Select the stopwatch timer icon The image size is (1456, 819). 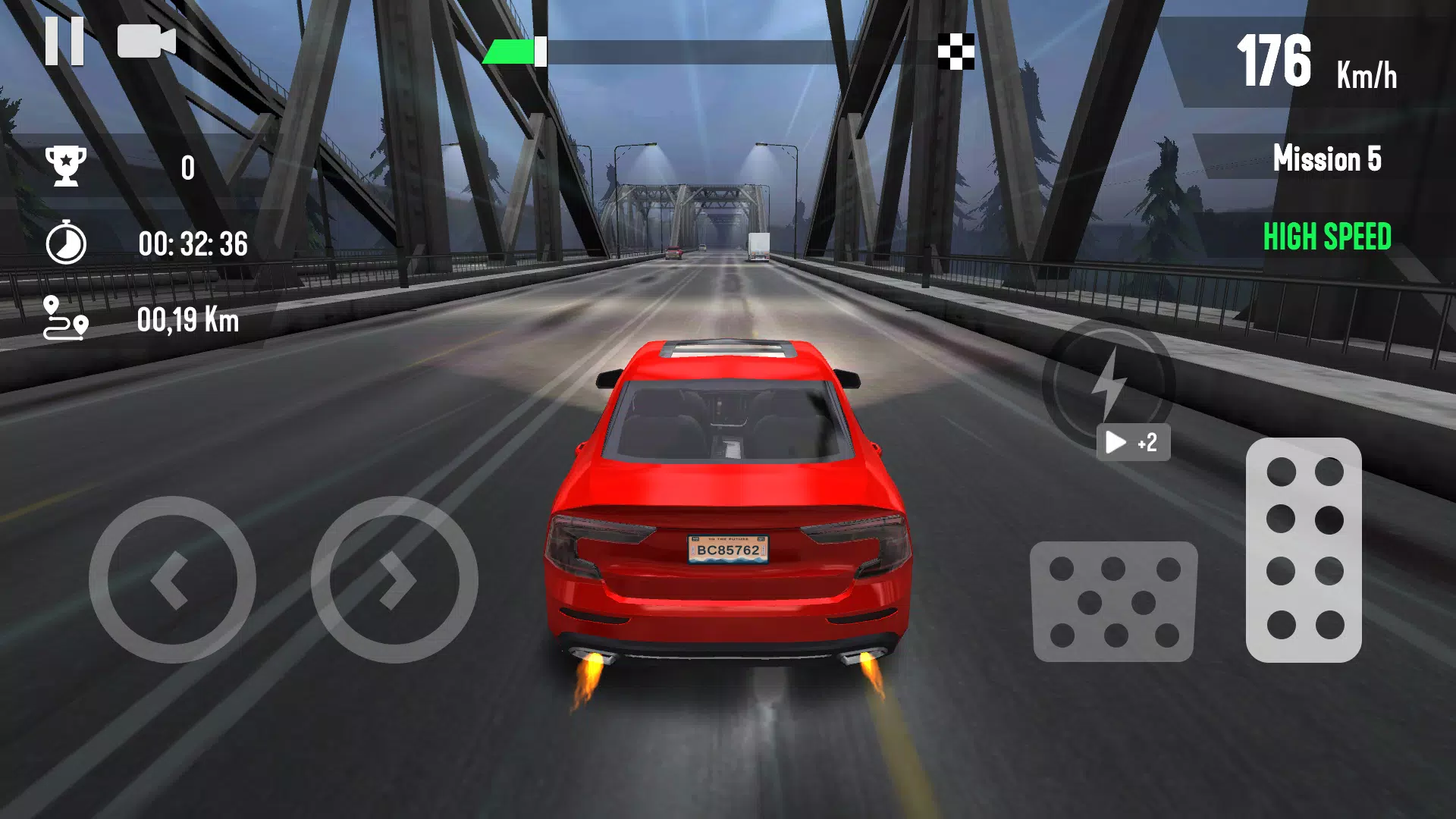pos(67,243)
